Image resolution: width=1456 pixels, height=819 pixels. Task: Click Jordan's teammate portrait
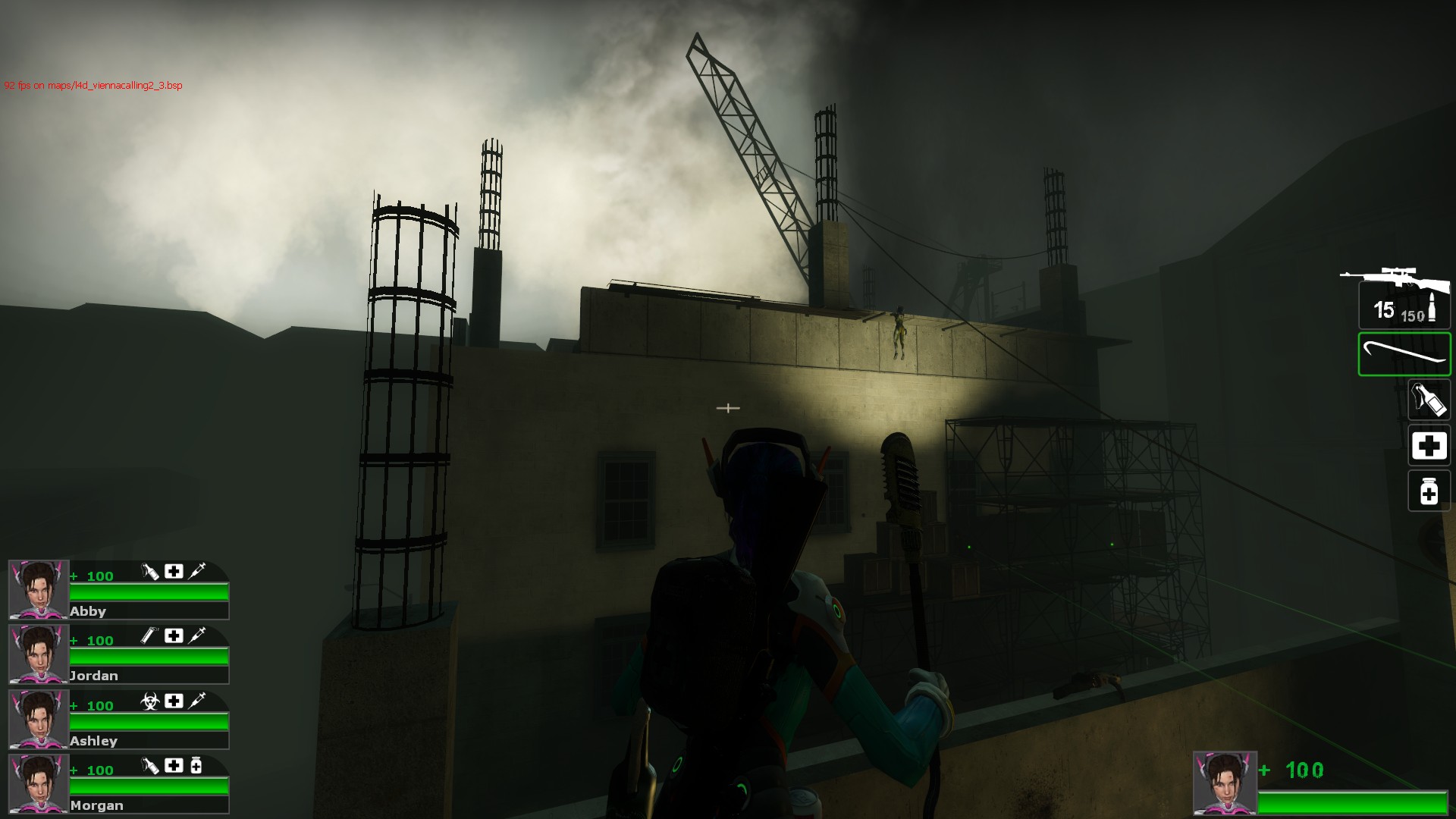coord(38,654)
